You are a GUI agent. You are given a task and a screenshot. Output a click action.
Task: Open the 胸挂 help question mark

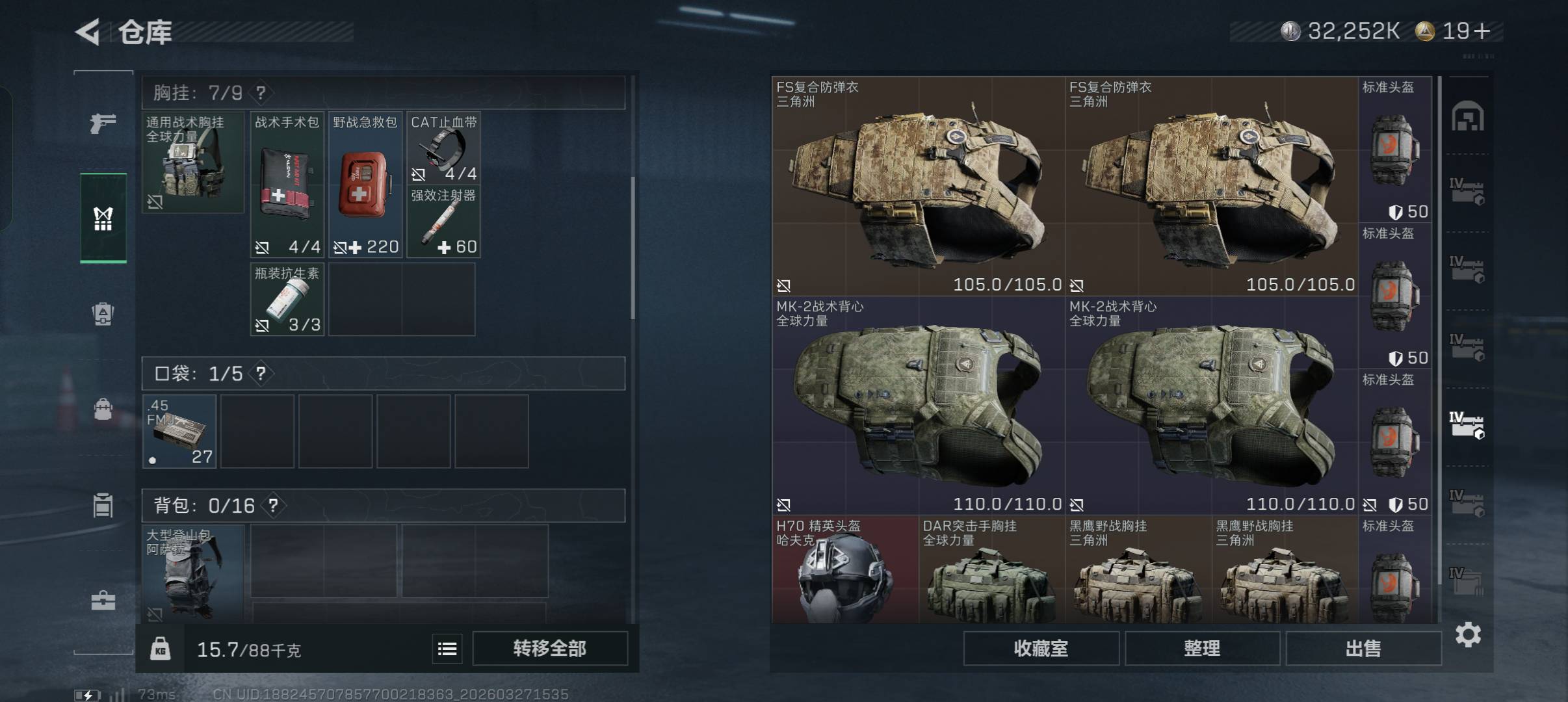(x=261, y=93)
